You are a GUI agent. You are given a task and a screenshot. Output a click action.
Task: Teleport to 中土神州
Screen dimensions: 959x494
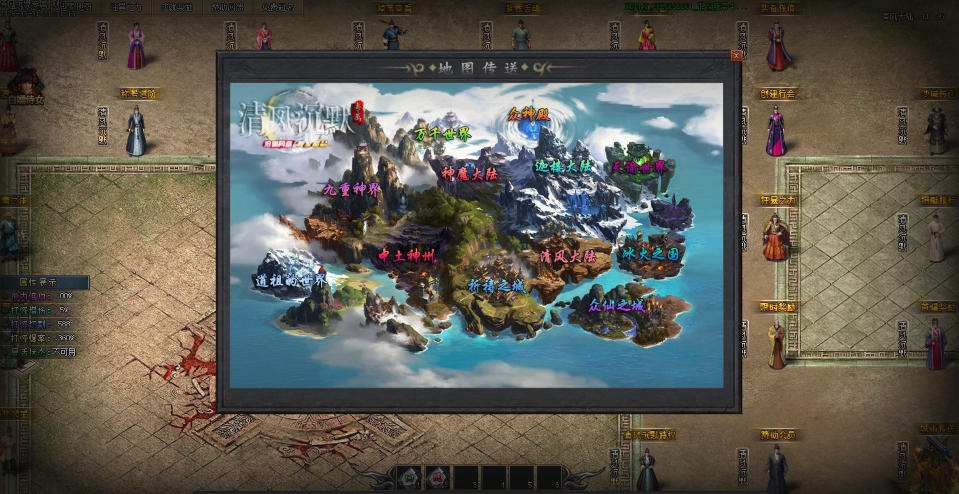point(406,256)
